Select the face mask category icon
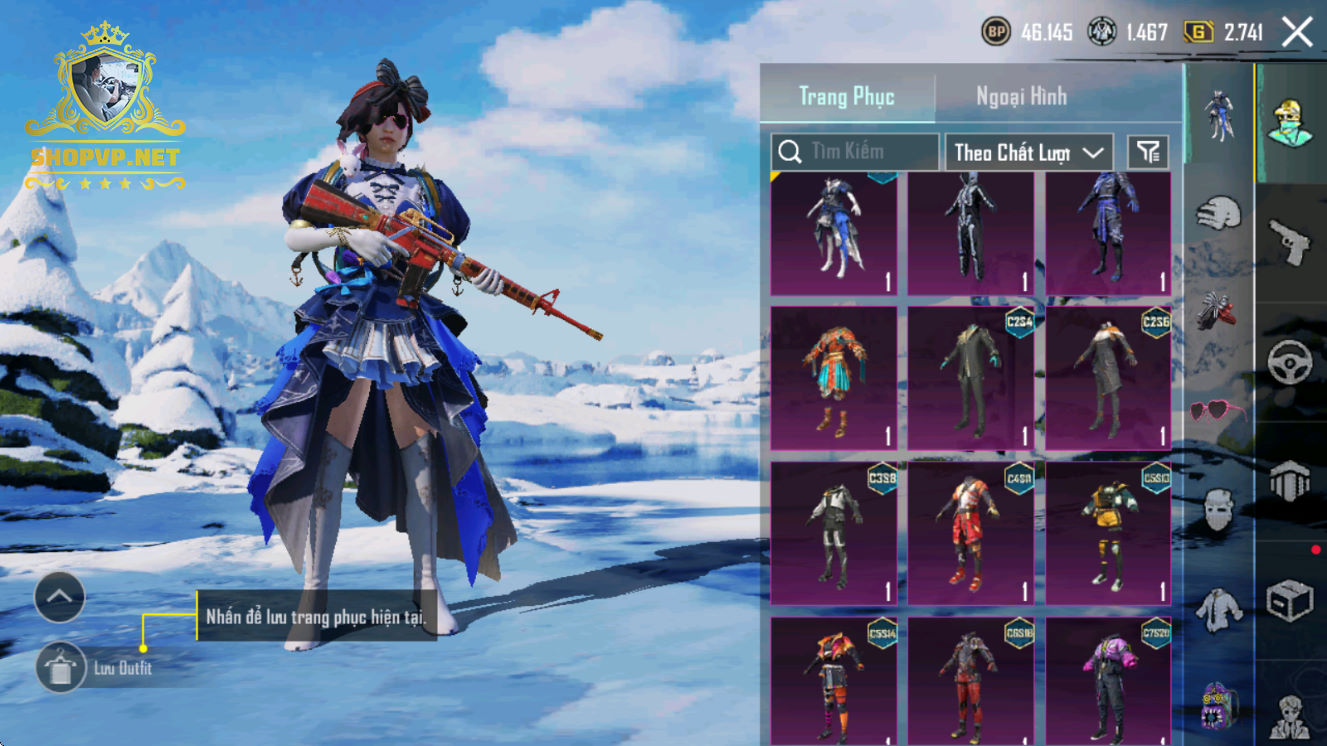1327x746 pixels. [1218, 510]
